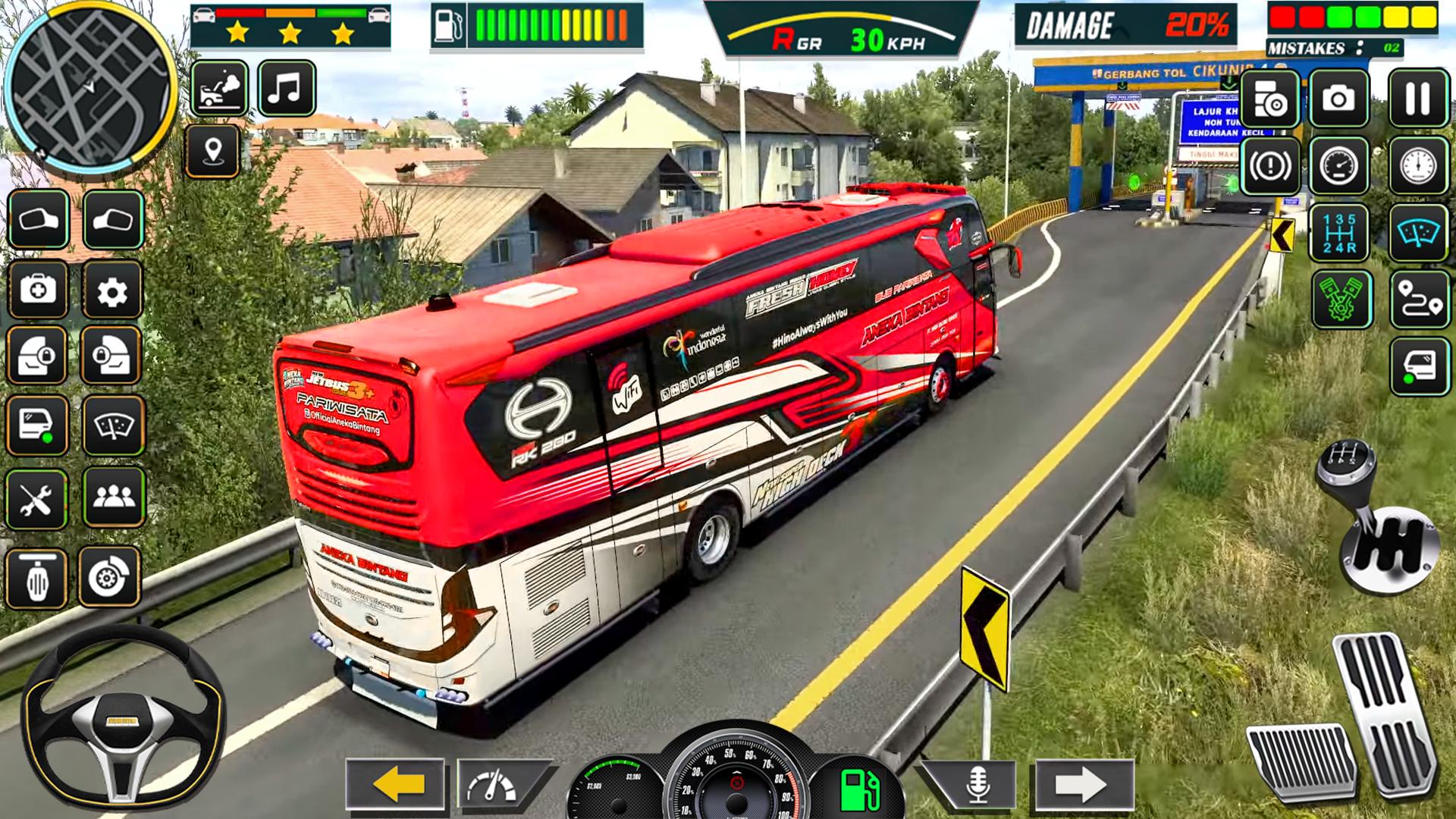Activate the teal windshield wiper button
Viewport: 1456px width, 819px height.
(1419, 233)
